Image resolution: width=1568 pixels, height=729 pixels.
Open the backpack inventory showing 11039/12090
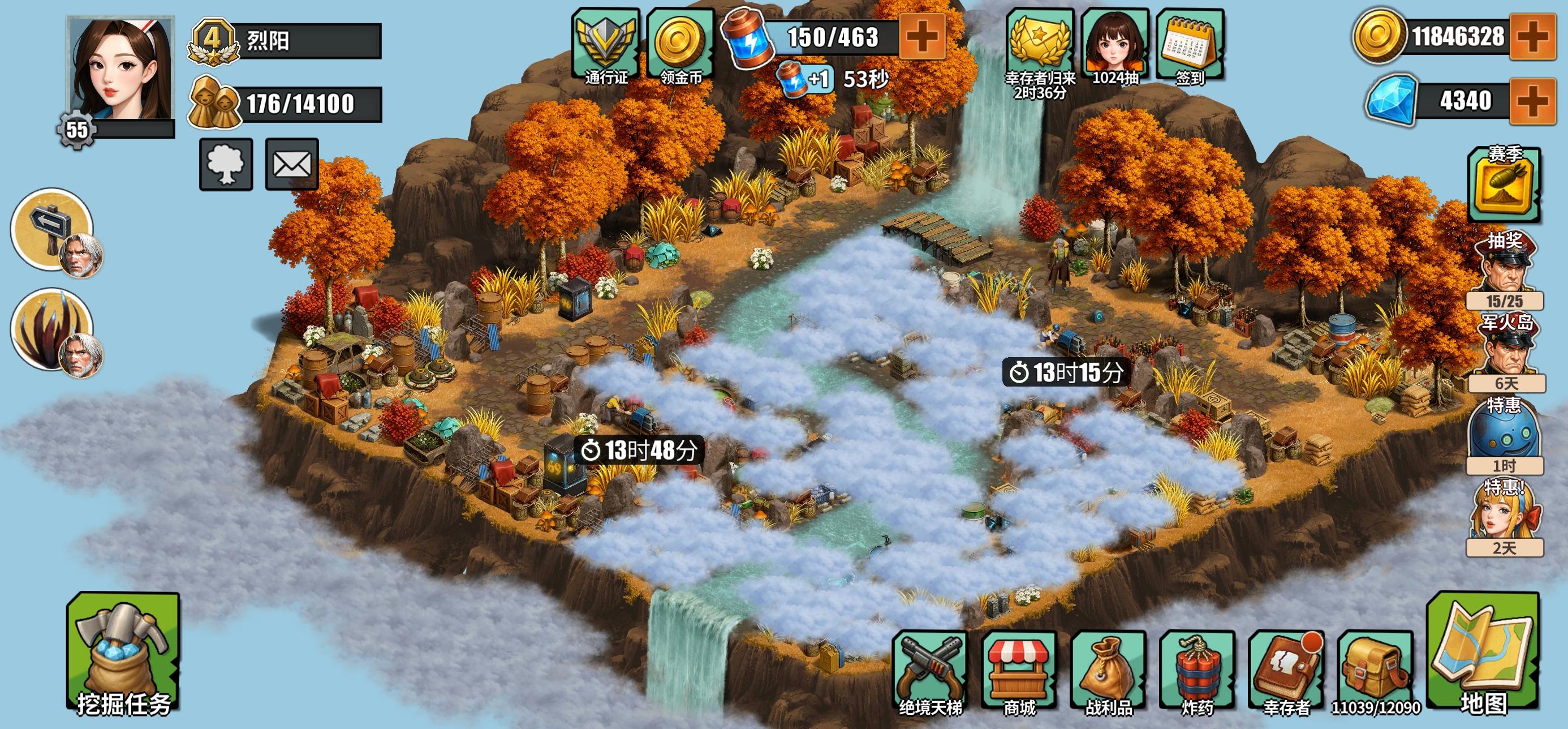click(1376, 671)
